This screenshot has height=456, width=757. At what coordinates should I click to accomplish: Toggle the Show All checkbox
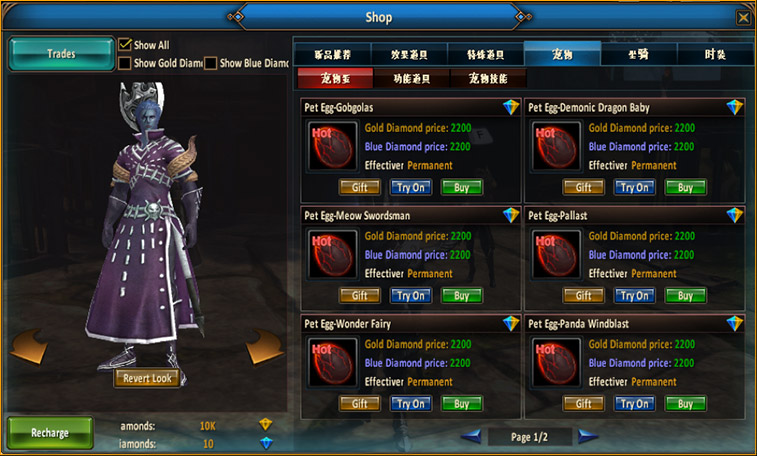point(125,45)
